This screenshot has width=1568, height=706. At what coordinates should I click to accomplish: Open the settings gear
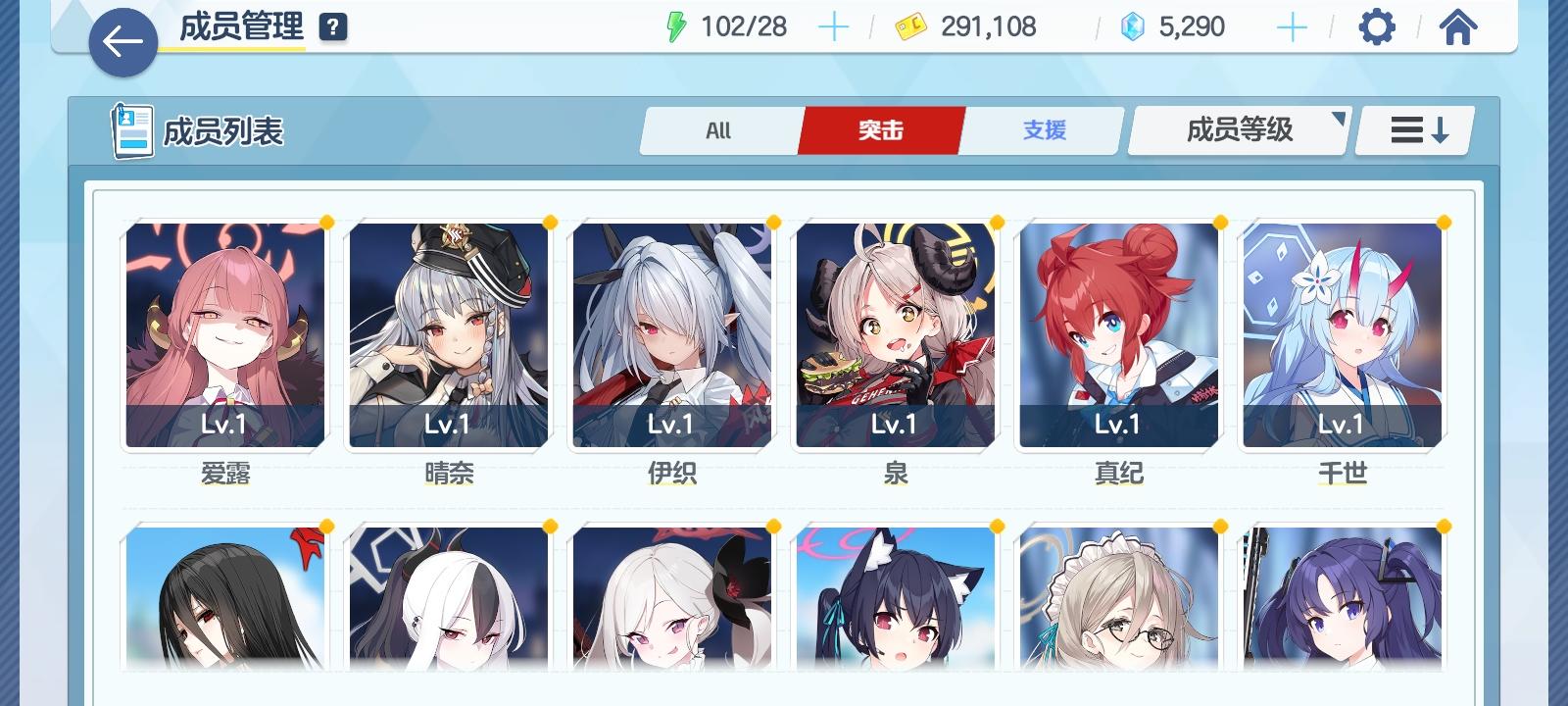coord(1377,26)
